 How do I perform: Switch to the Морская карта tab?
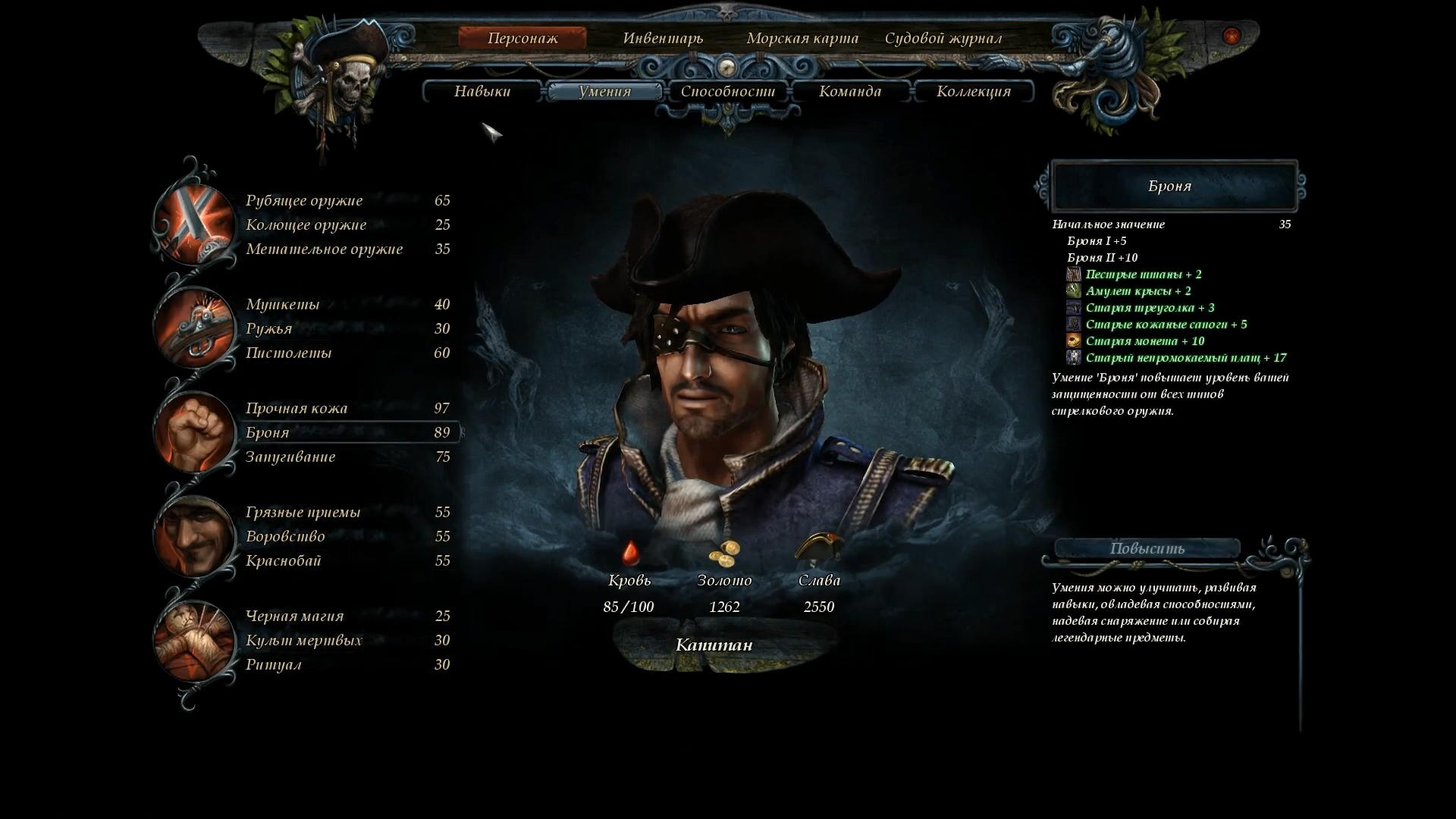point(802,38)
